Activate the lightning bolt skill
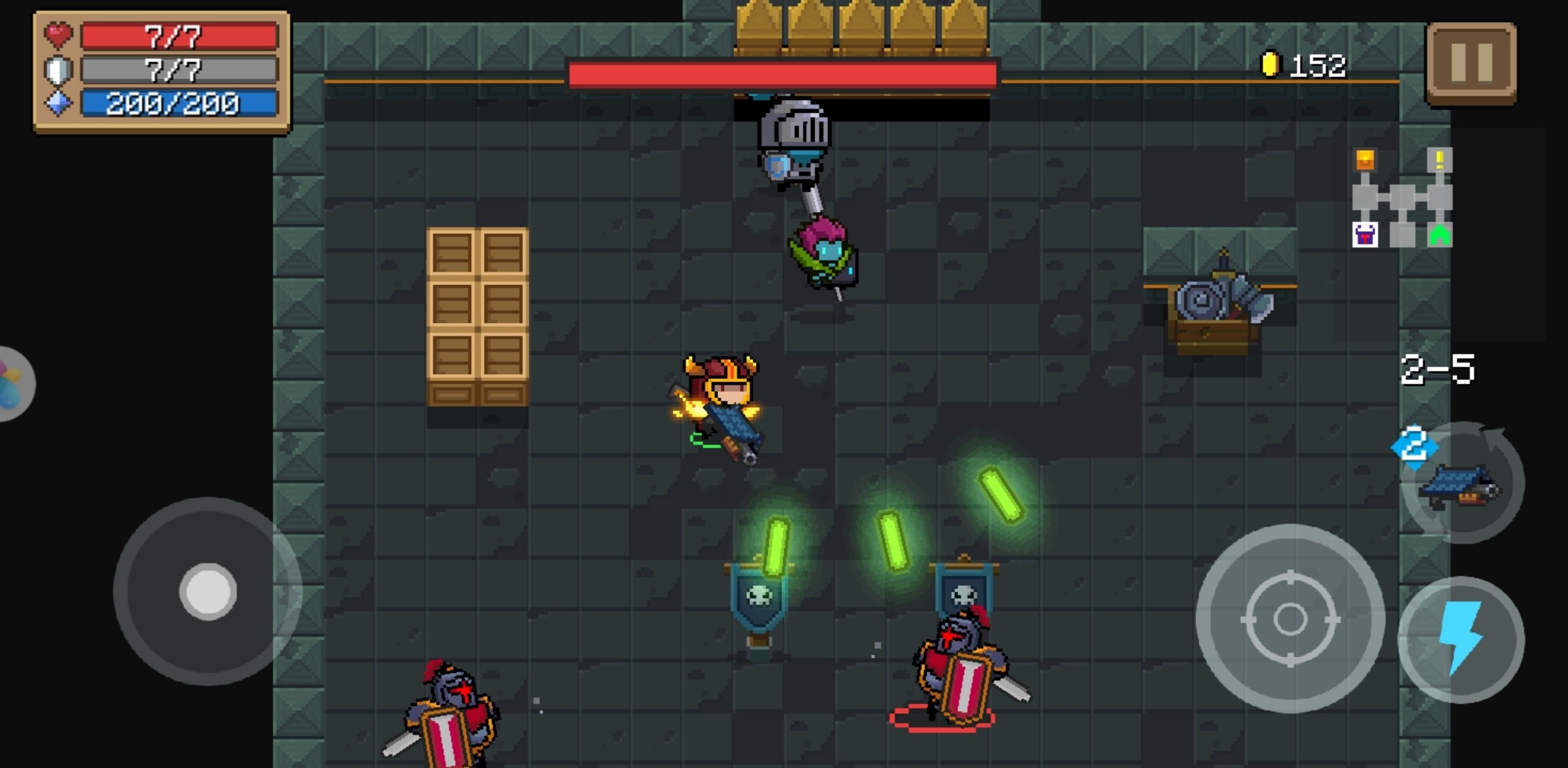 coord(1461,639)
